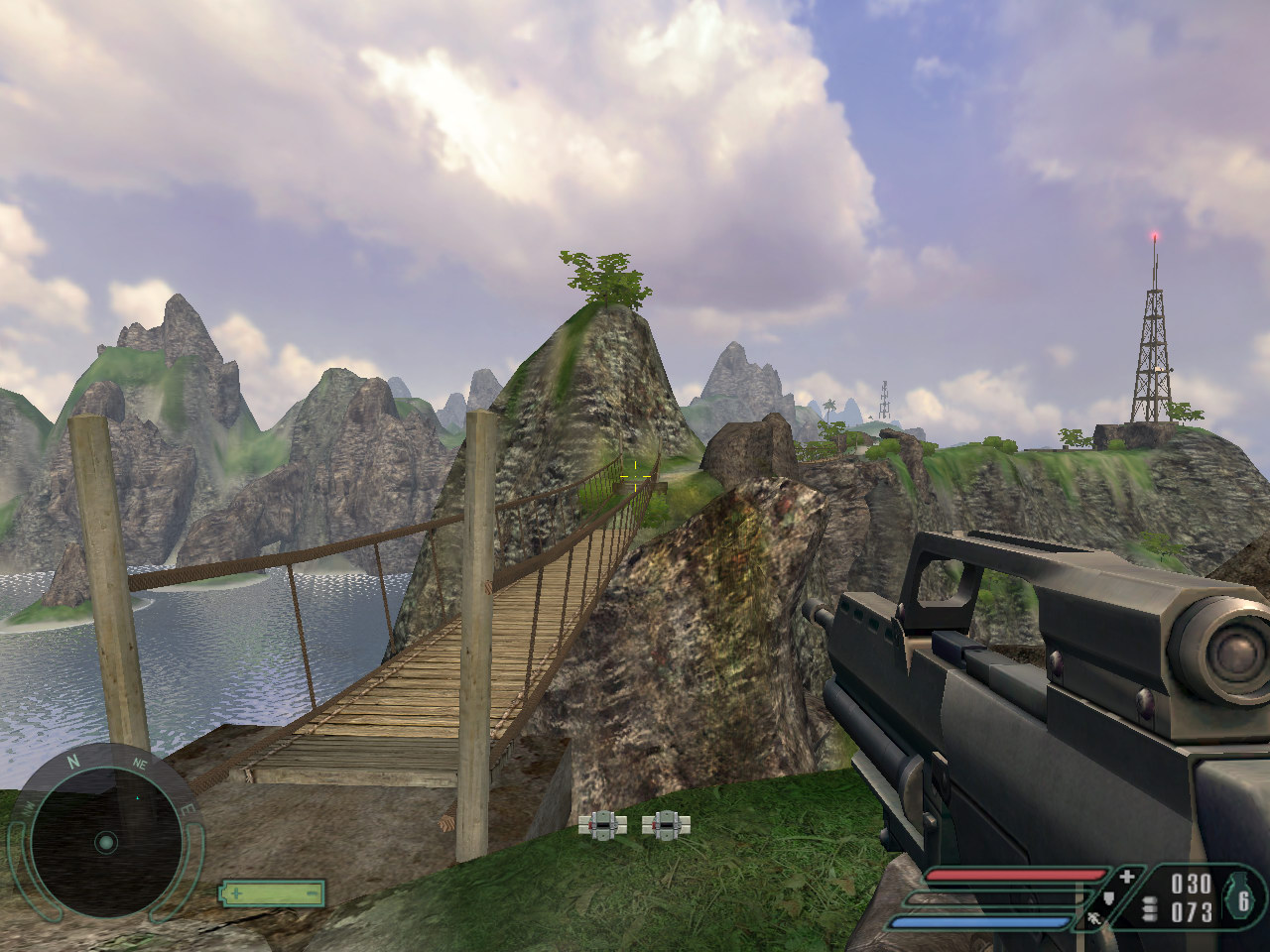Click the circular radar in the corner
Viewport: 1270px width, 952px height.
(104, 843)
